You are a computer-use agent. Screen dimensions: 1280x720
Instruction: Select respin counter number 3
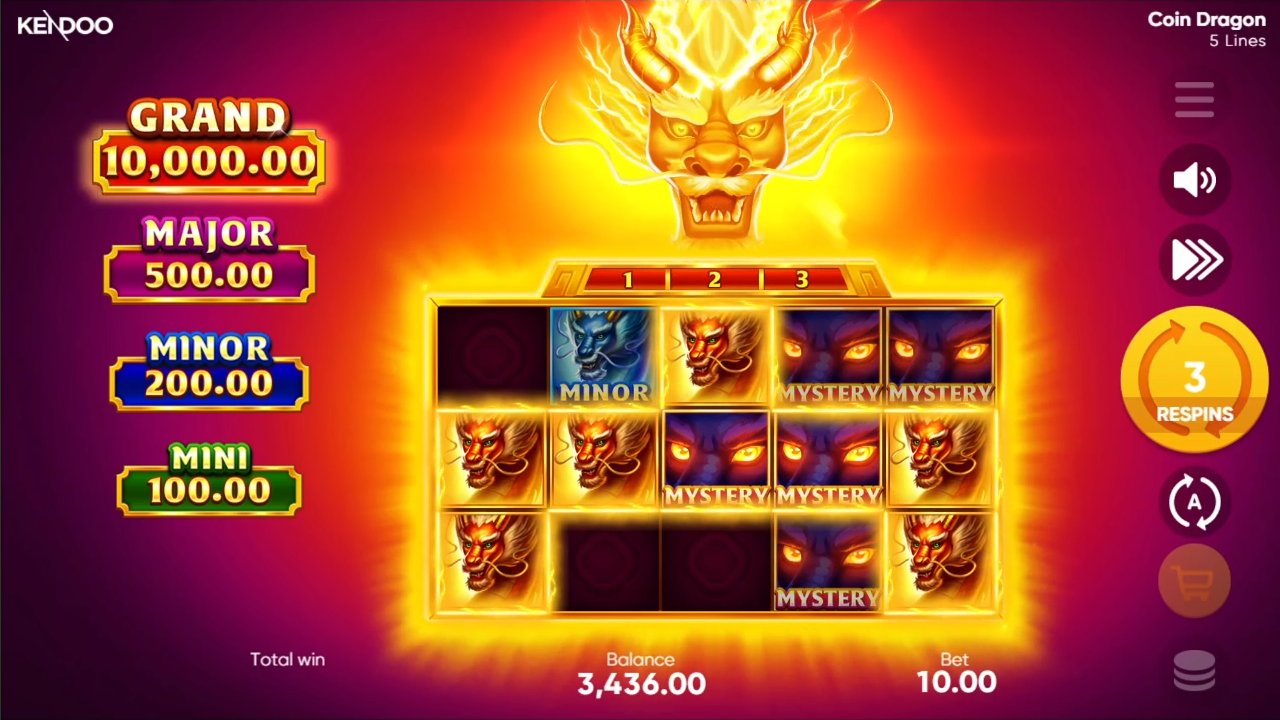click(801, 280)
